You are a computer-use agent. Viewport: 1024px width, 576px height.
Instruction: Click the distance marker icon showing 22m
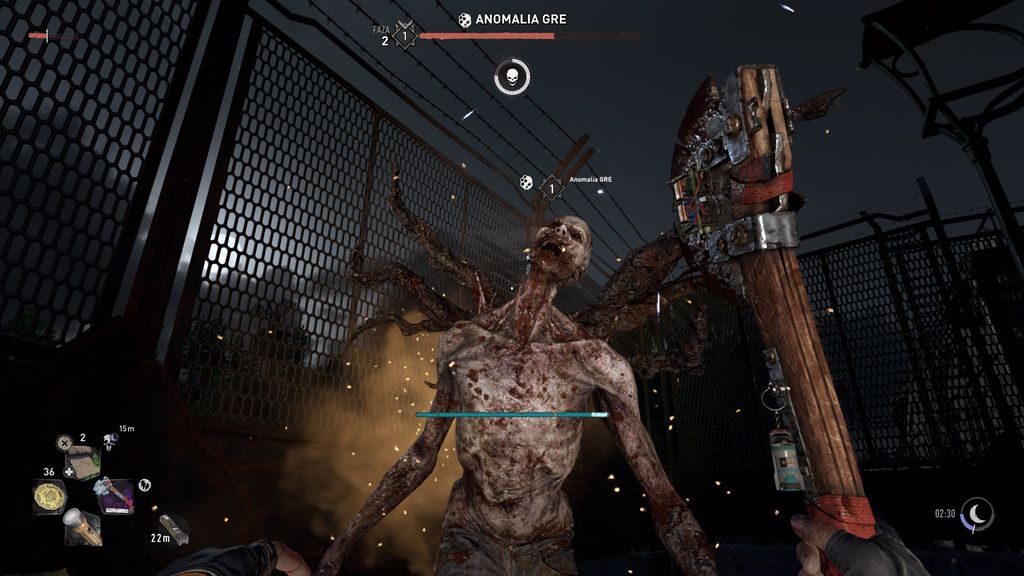click(174, 528)
